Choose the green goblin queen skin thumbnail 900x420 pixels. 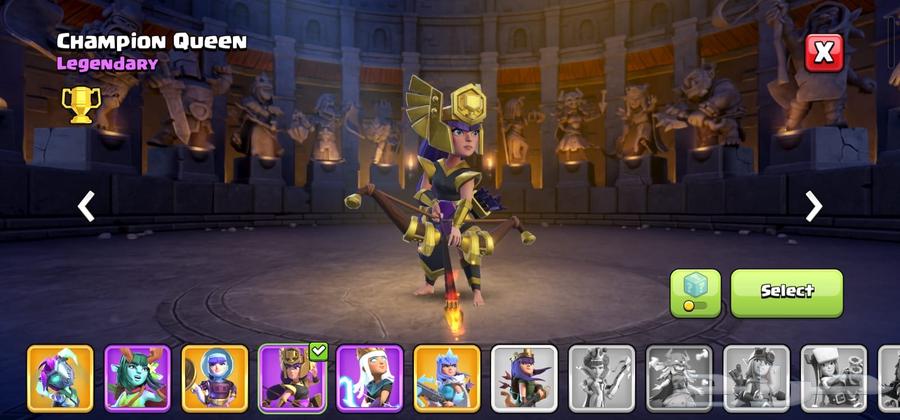pos(137,378)
